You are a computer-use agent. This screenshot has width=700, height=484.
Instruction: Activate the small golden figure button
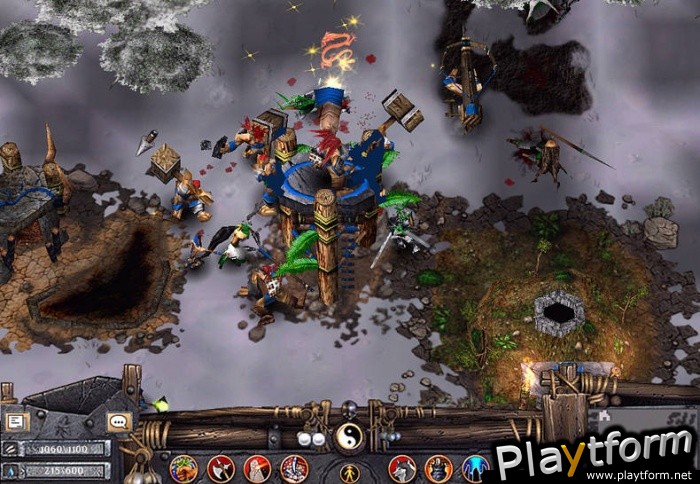click(349, 472)
